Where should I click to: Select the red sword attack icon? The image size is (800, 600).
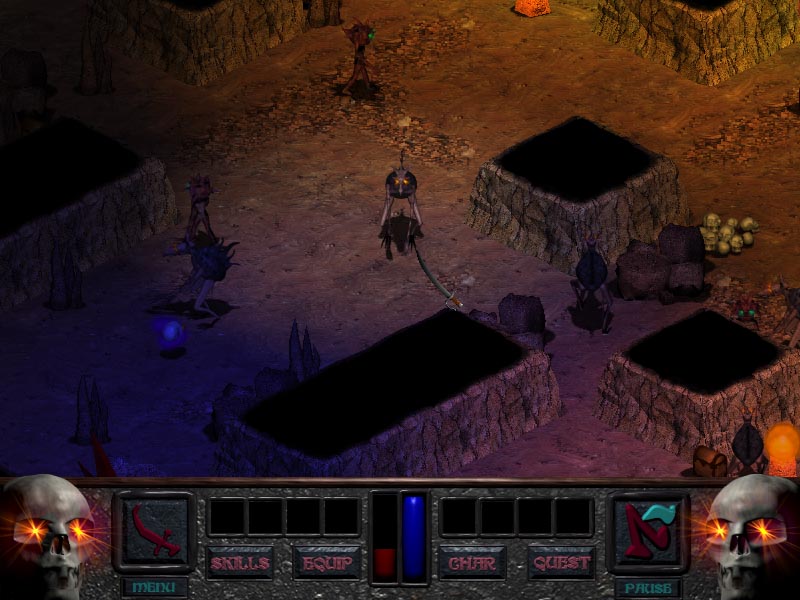(x=153, y=530)
